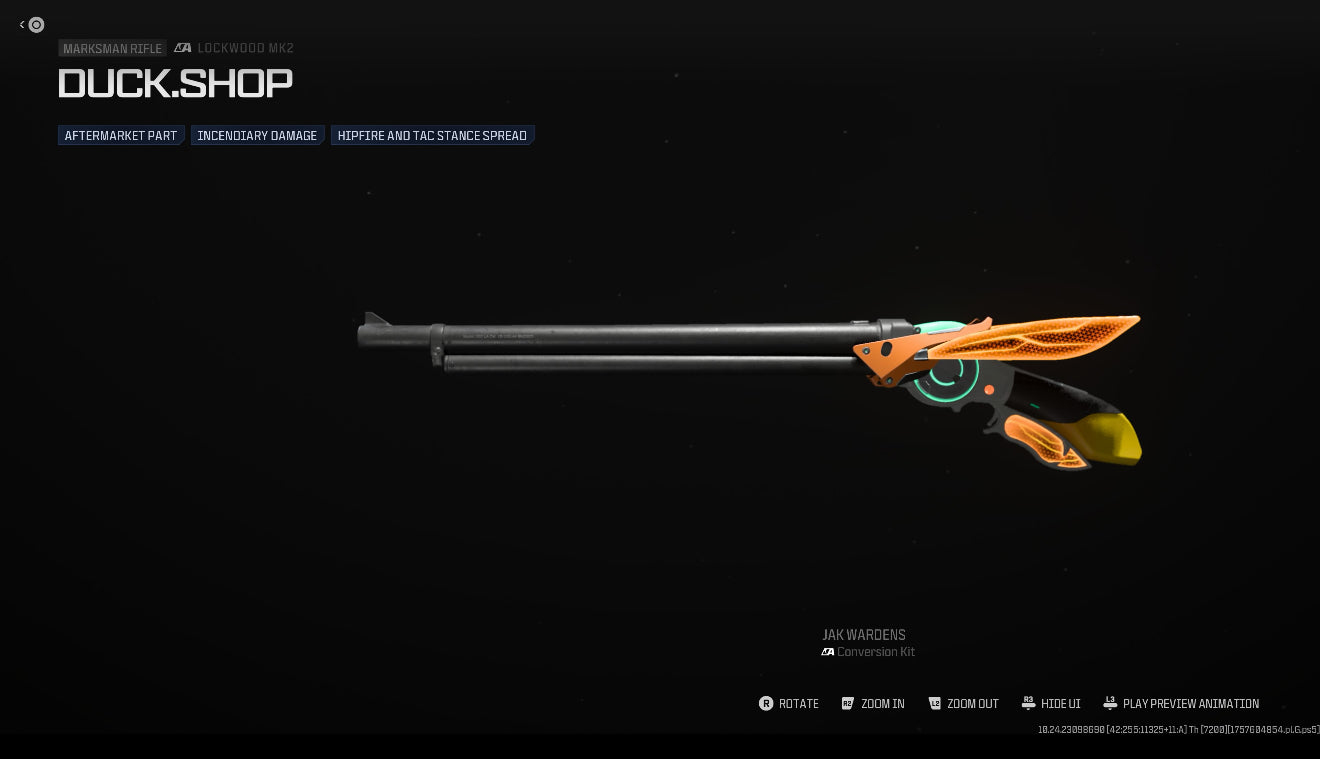The width and height of the screenshot is (1320, 759).
Task: Select the Aftermarket Part tag
Action: point(121,135)
